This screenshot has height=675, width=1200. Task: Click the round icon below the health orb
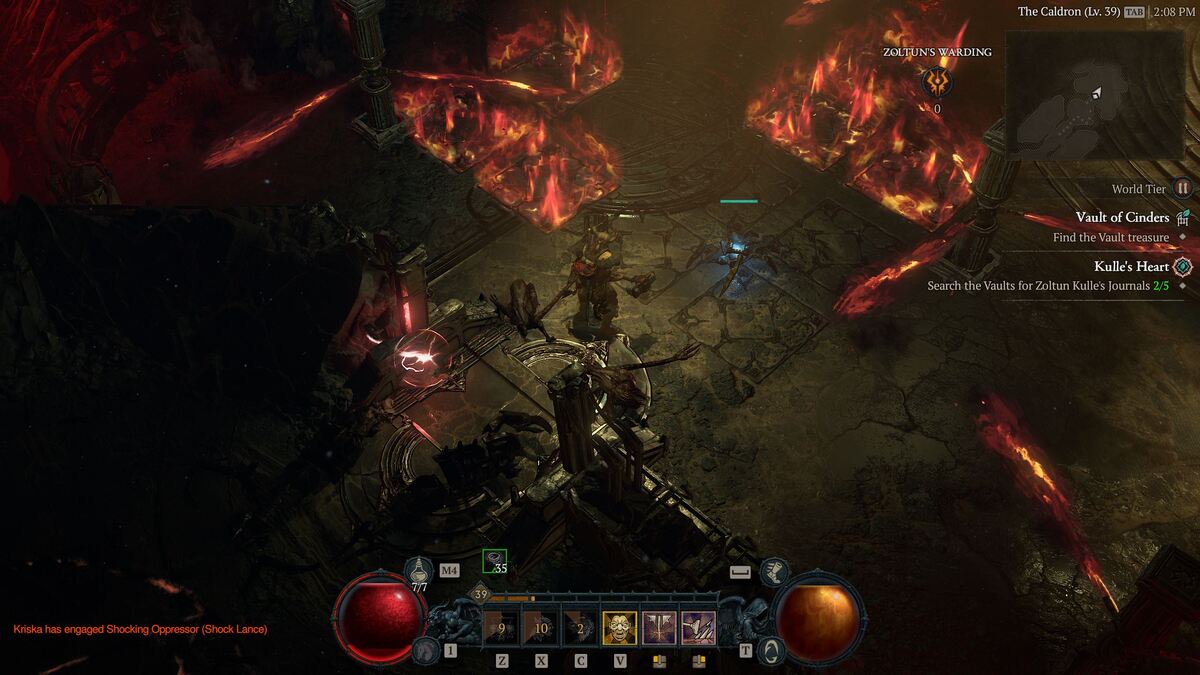coord(424,651)
